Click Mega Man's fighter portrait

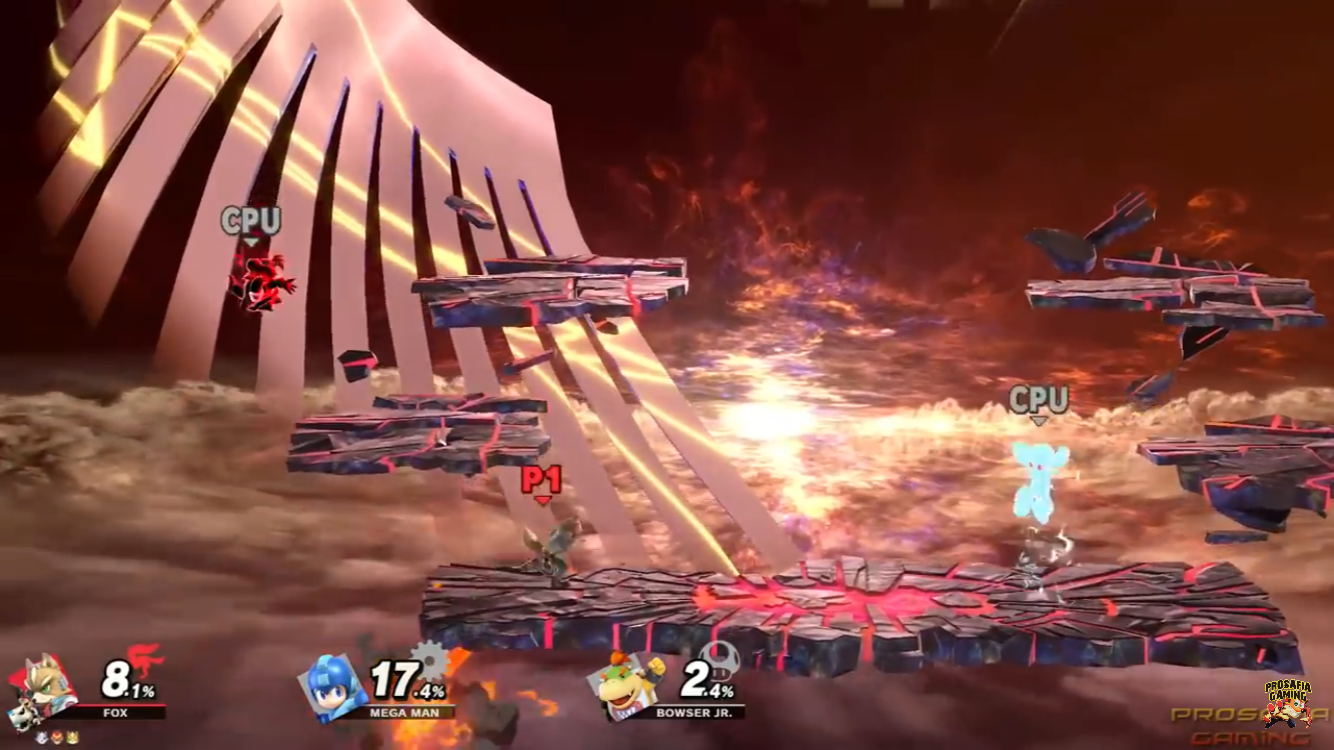pyautogui.click(x=334, y=686)
